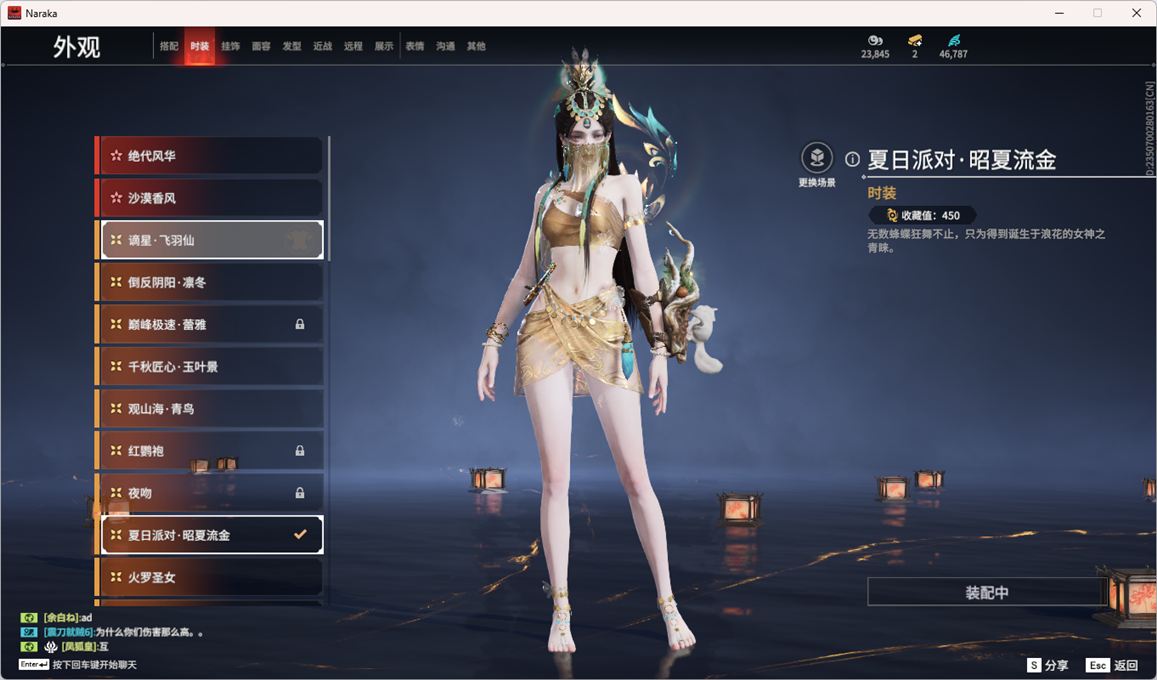
Task: Pick the 谪星·飞羽仙 outfit
Action: (x=210, y=240)
